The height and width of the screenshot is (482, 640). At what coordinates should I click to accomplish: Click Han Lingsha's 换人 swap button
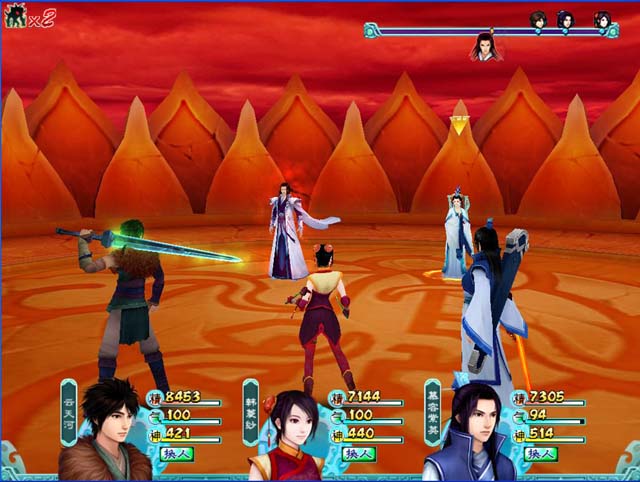tap(359, 453)
